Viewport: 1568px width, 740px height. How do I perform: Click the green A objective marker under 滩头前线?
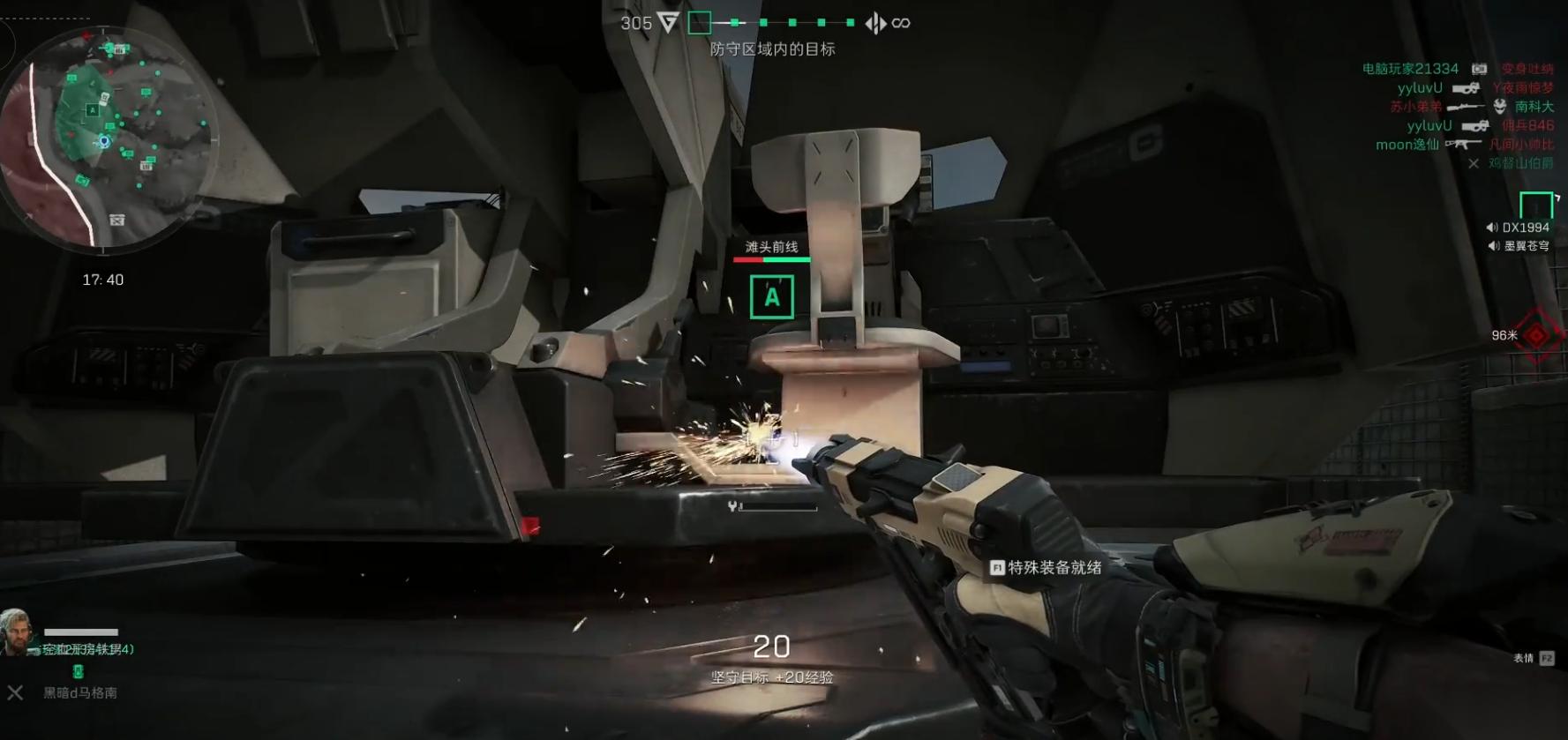pos(771,297)
